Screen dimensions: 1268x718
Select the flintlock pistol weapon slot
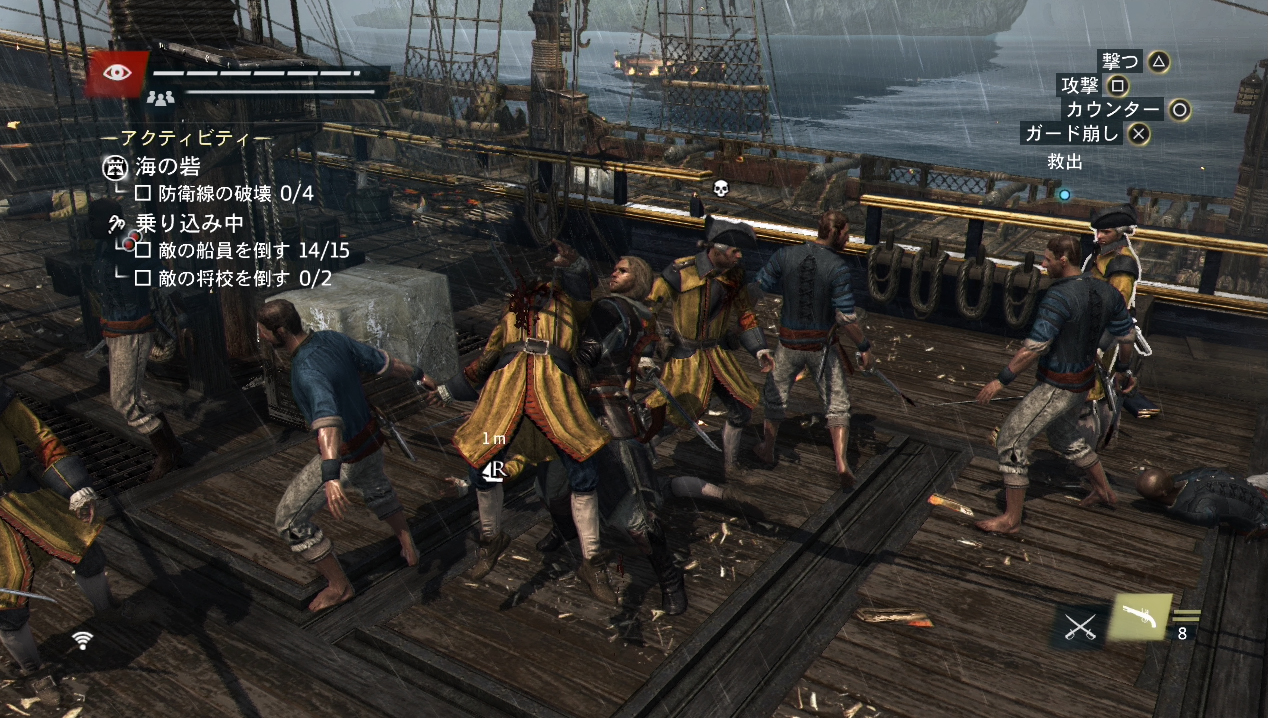(x=1141, y=617)
